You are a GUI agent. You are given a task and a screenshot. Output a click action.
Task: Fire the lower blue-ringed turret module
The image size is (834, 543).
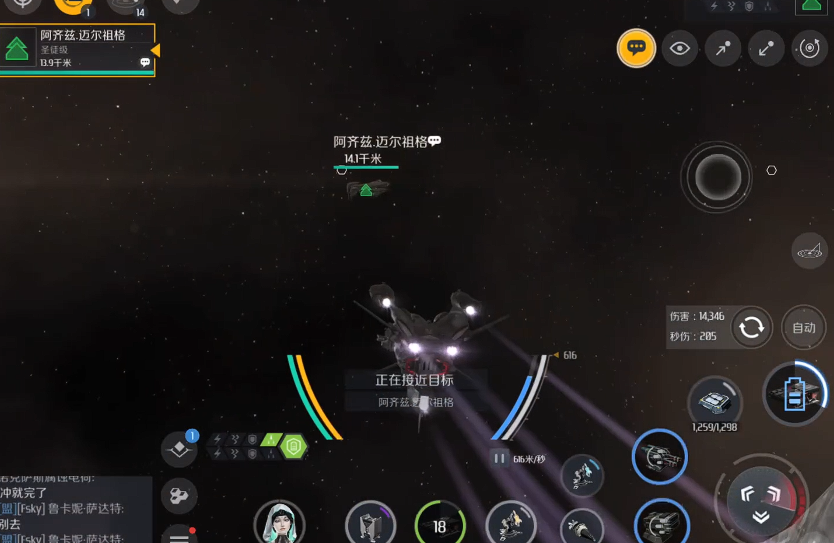[660, 521]
